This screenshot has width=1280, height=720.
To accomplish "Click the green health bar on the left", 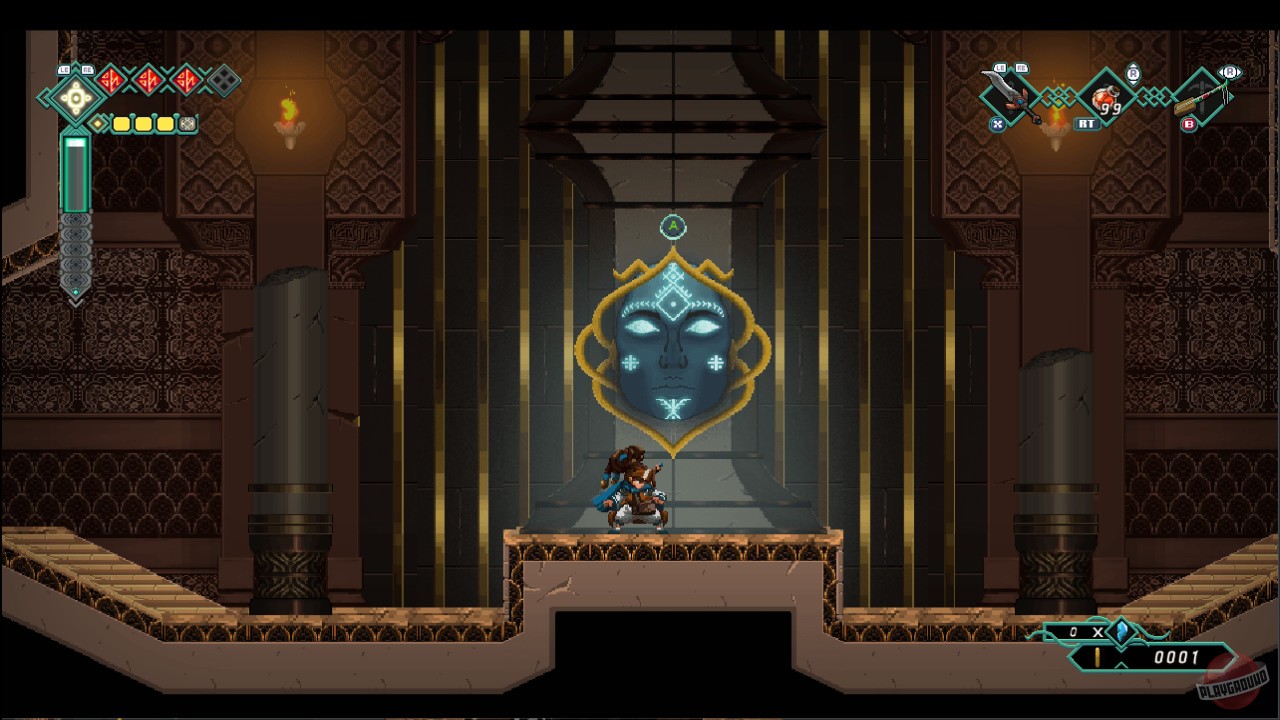I will [74, 175].
